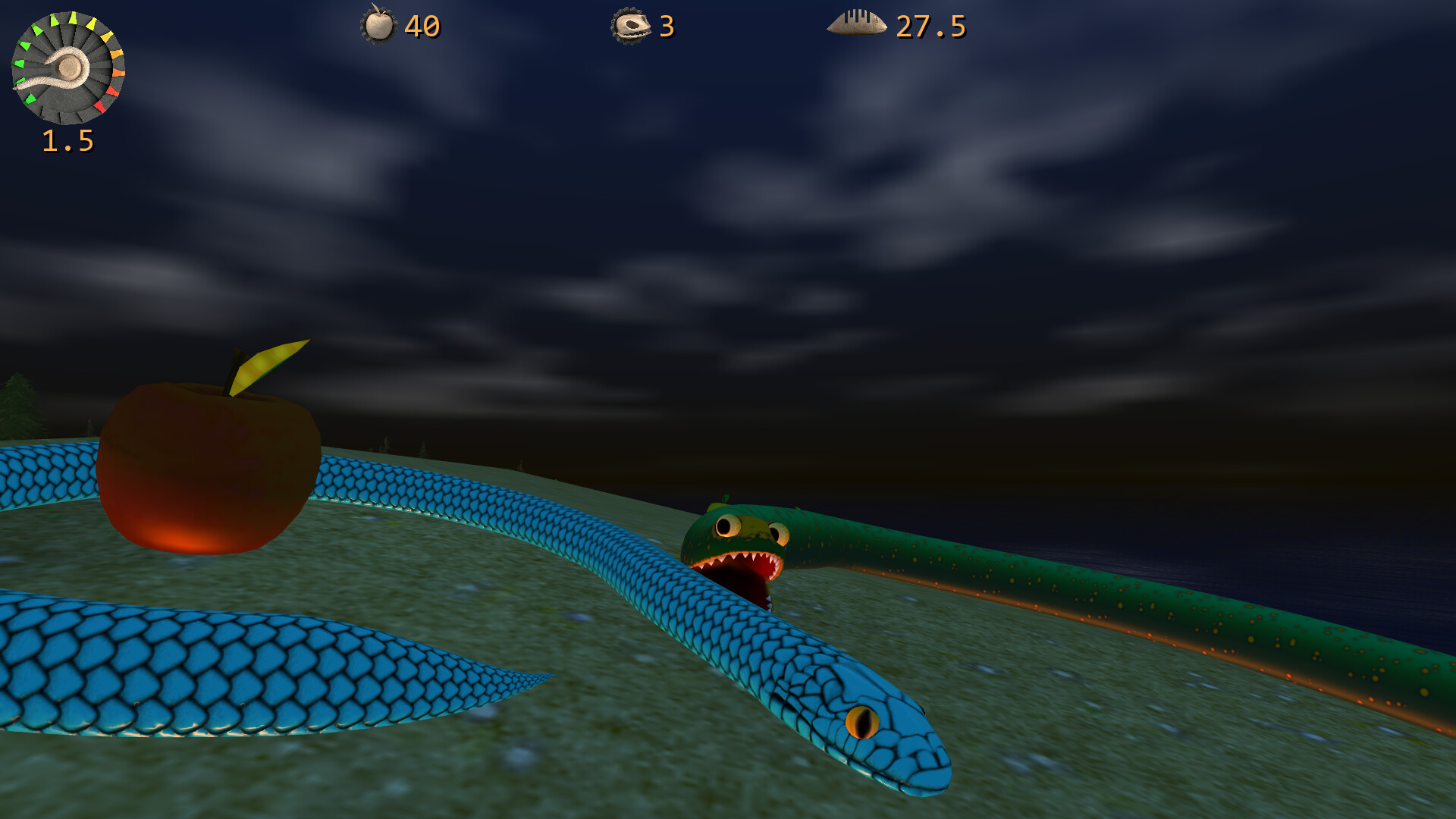Screen dimensions: 1456x819
Task: Click the speed value 1.5 label
Action: (67, 140)
